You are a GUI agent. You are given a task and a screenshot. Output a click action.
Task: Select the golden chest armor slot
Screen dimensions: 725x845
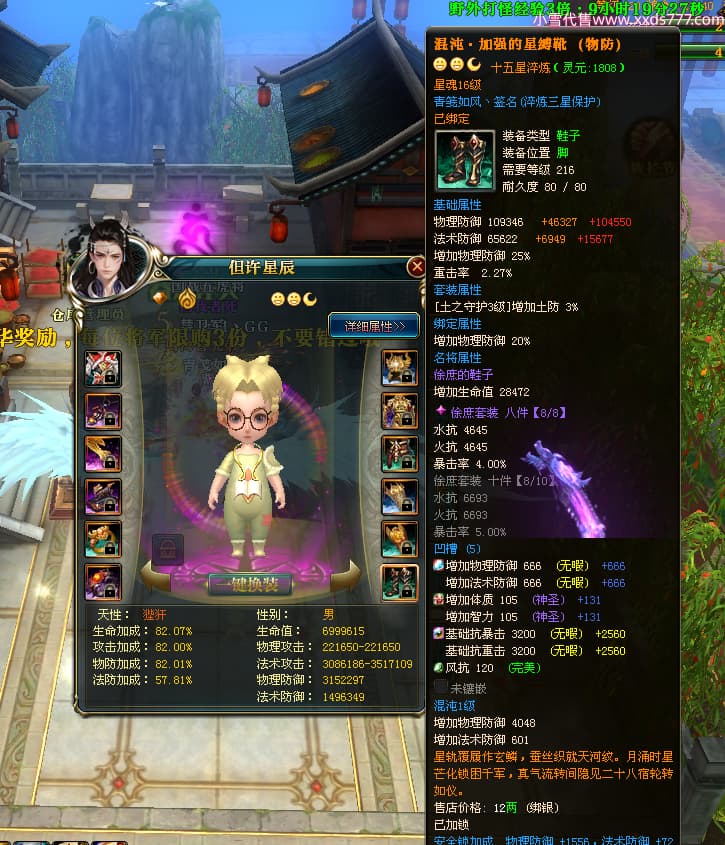point(400,411)
